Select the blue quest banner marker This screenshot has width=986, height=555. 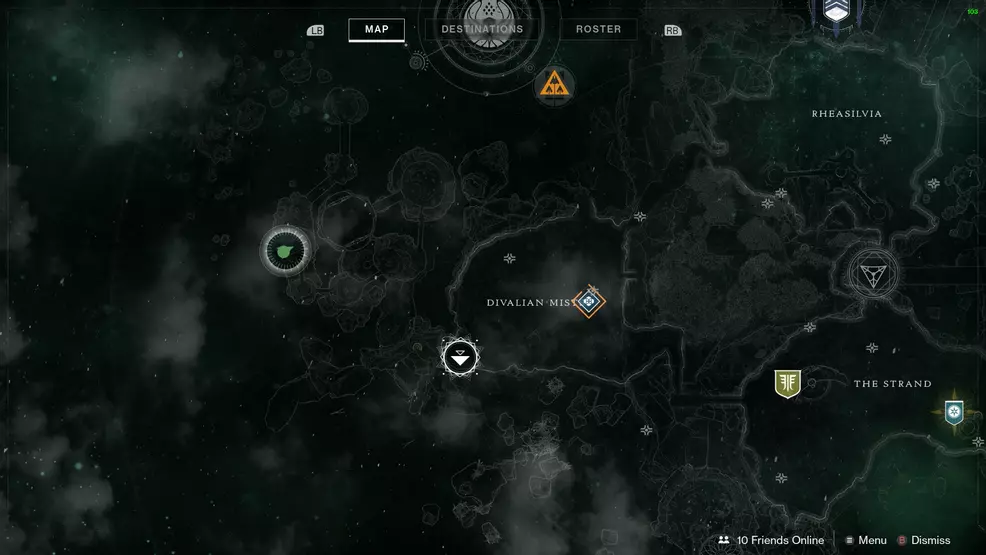(954, 411)
